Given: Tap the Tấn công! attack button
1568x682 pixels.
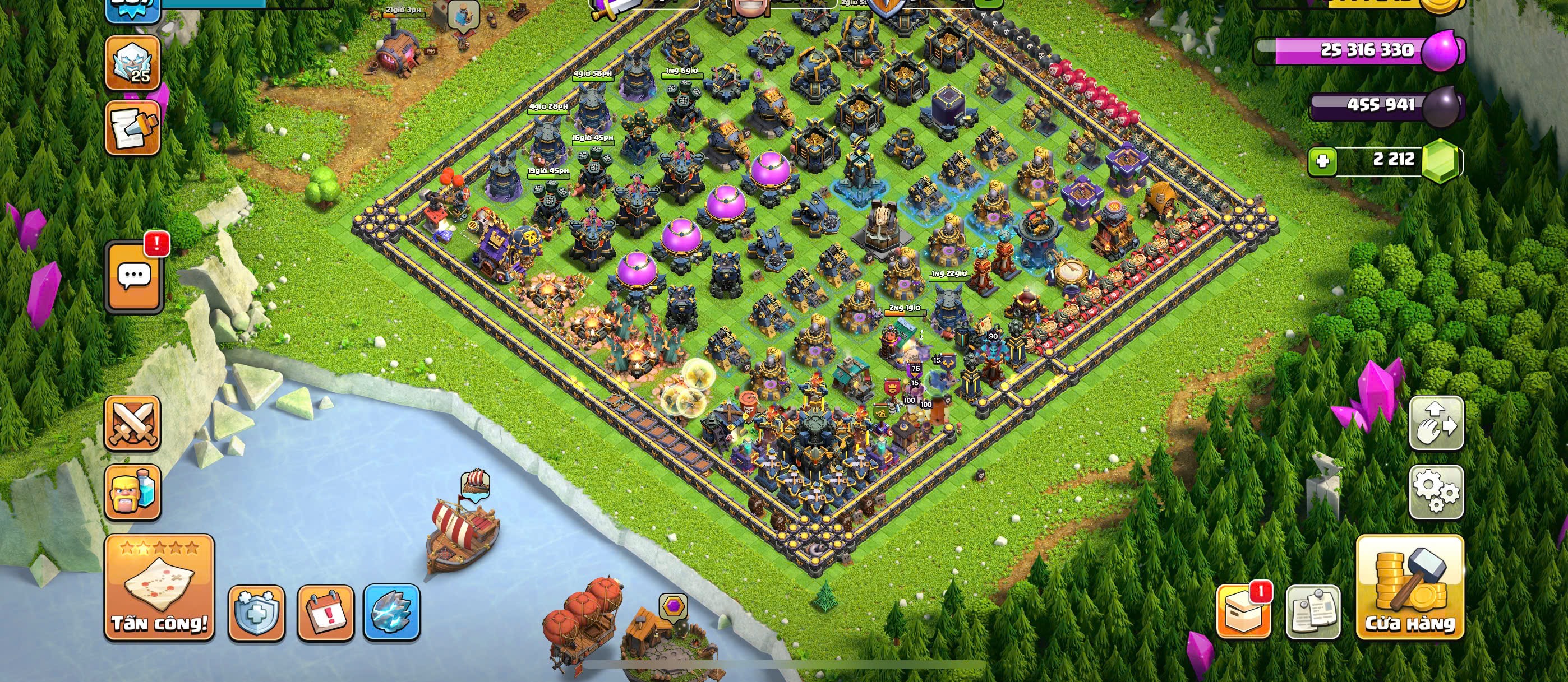Looking at the screenshot, I should [x=159, y=587].
